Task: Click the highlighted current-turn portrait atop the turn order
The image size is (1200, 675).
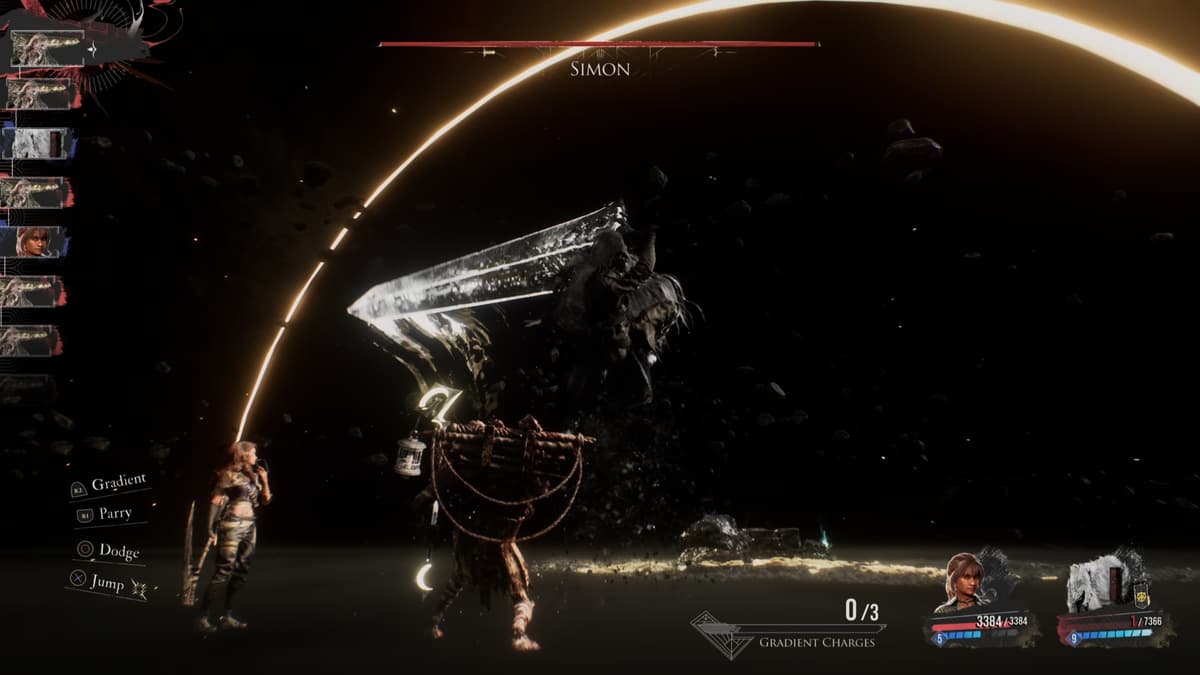Action: click(47, 48)
